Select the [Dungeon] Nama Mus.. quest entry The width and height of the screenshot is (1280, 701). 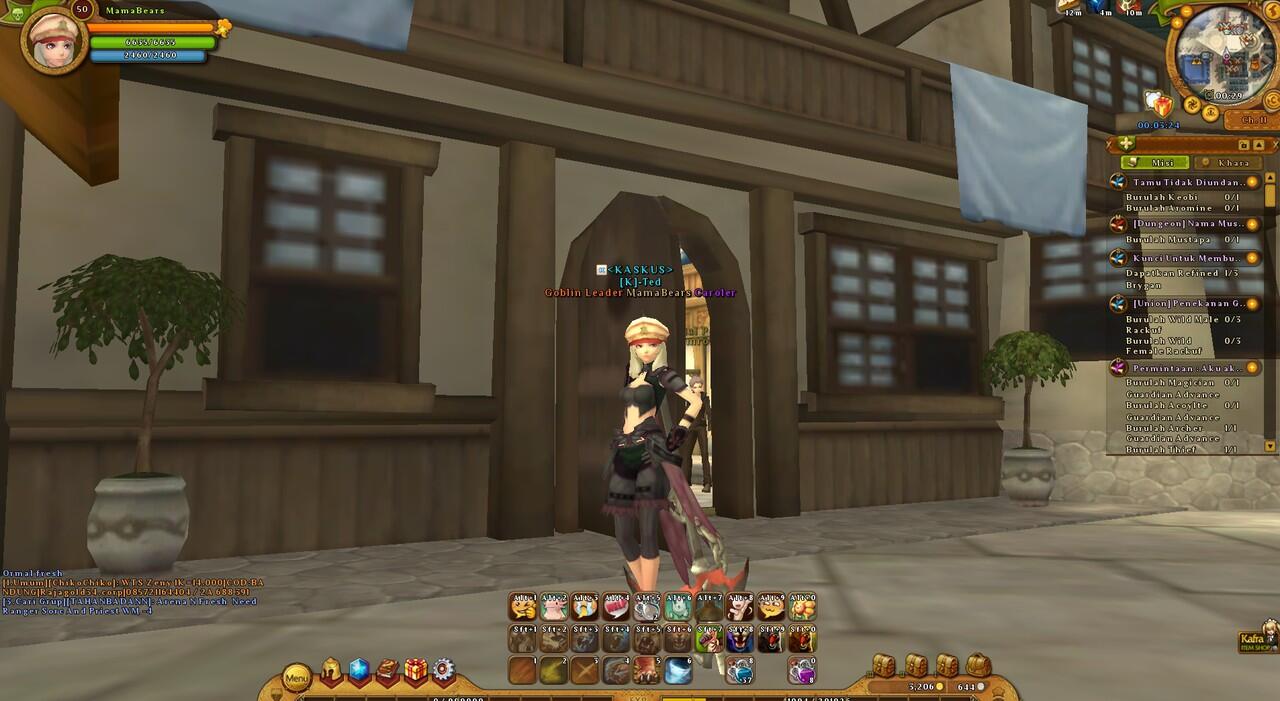(1188, 224)
